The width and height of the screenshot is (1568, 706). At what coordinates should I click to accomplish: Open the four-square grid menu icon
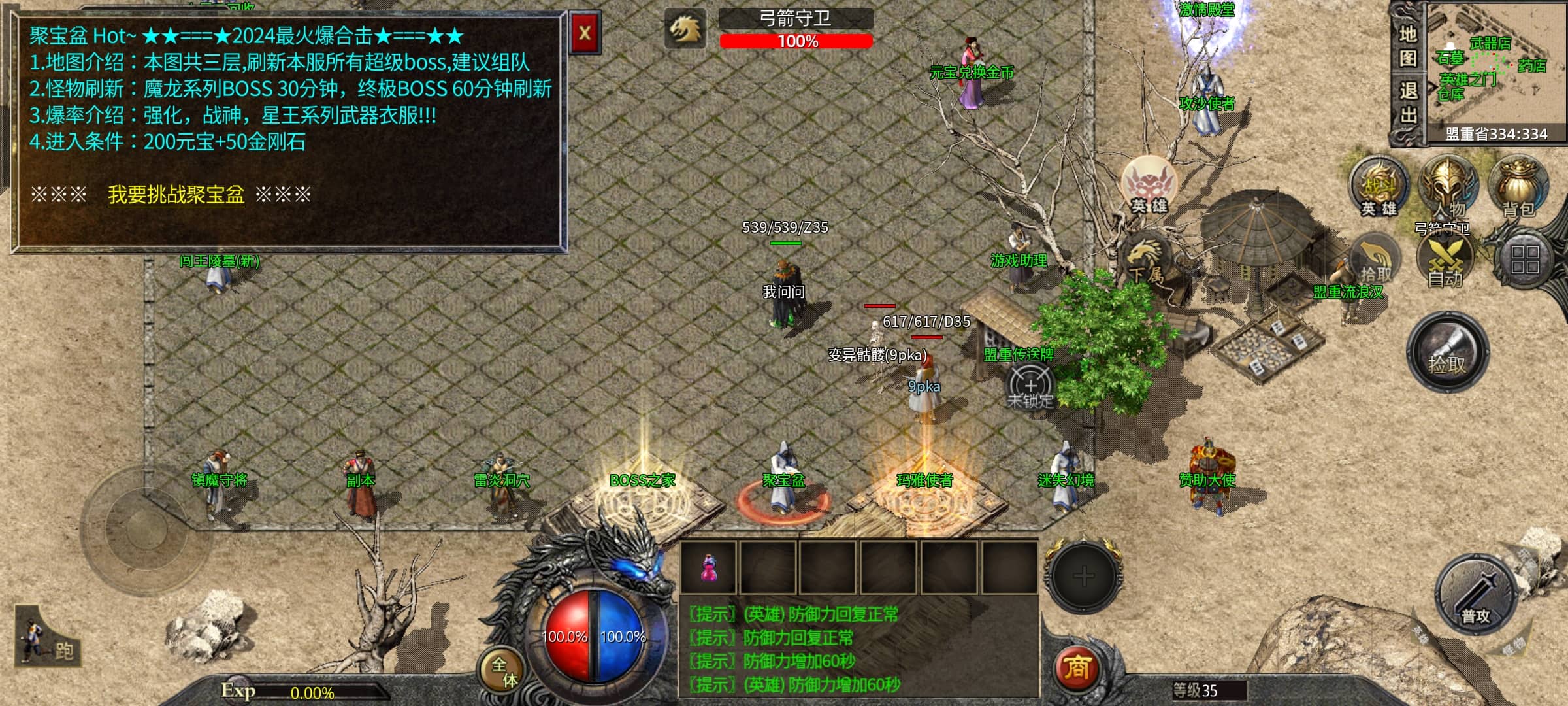coord(1525,260)
